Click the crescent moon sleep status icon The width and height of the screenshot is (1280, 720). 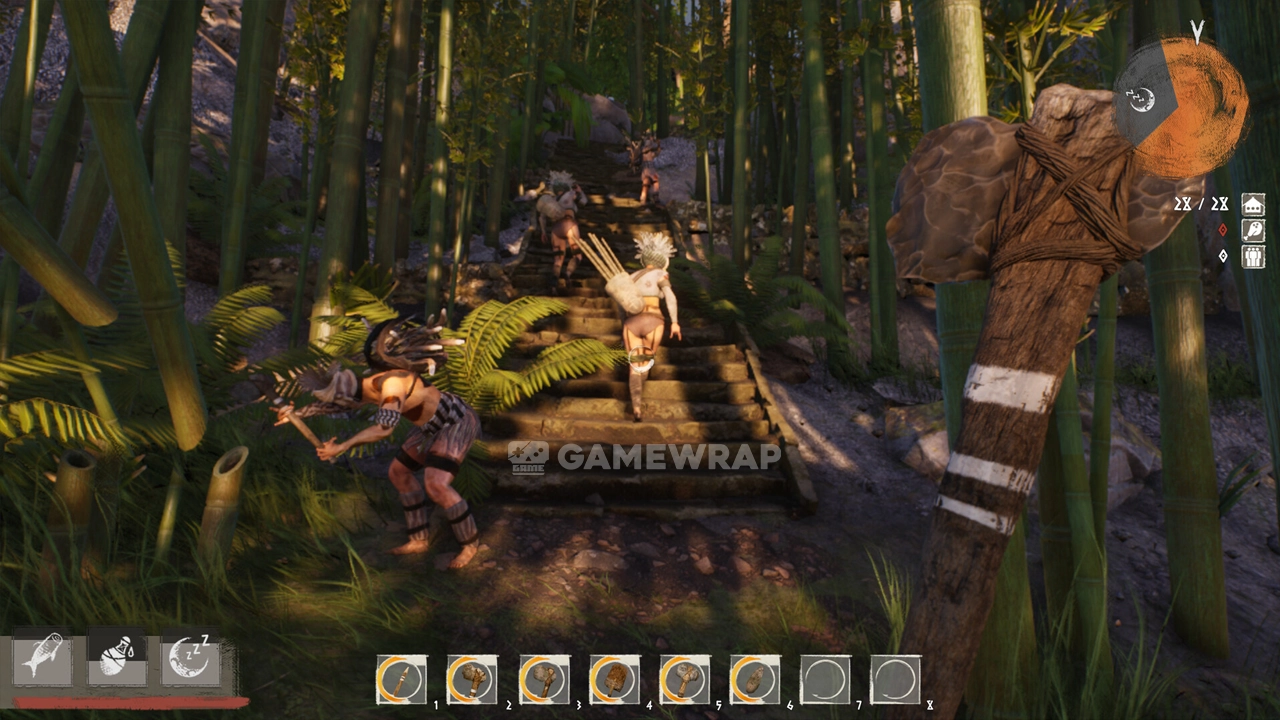190,658
